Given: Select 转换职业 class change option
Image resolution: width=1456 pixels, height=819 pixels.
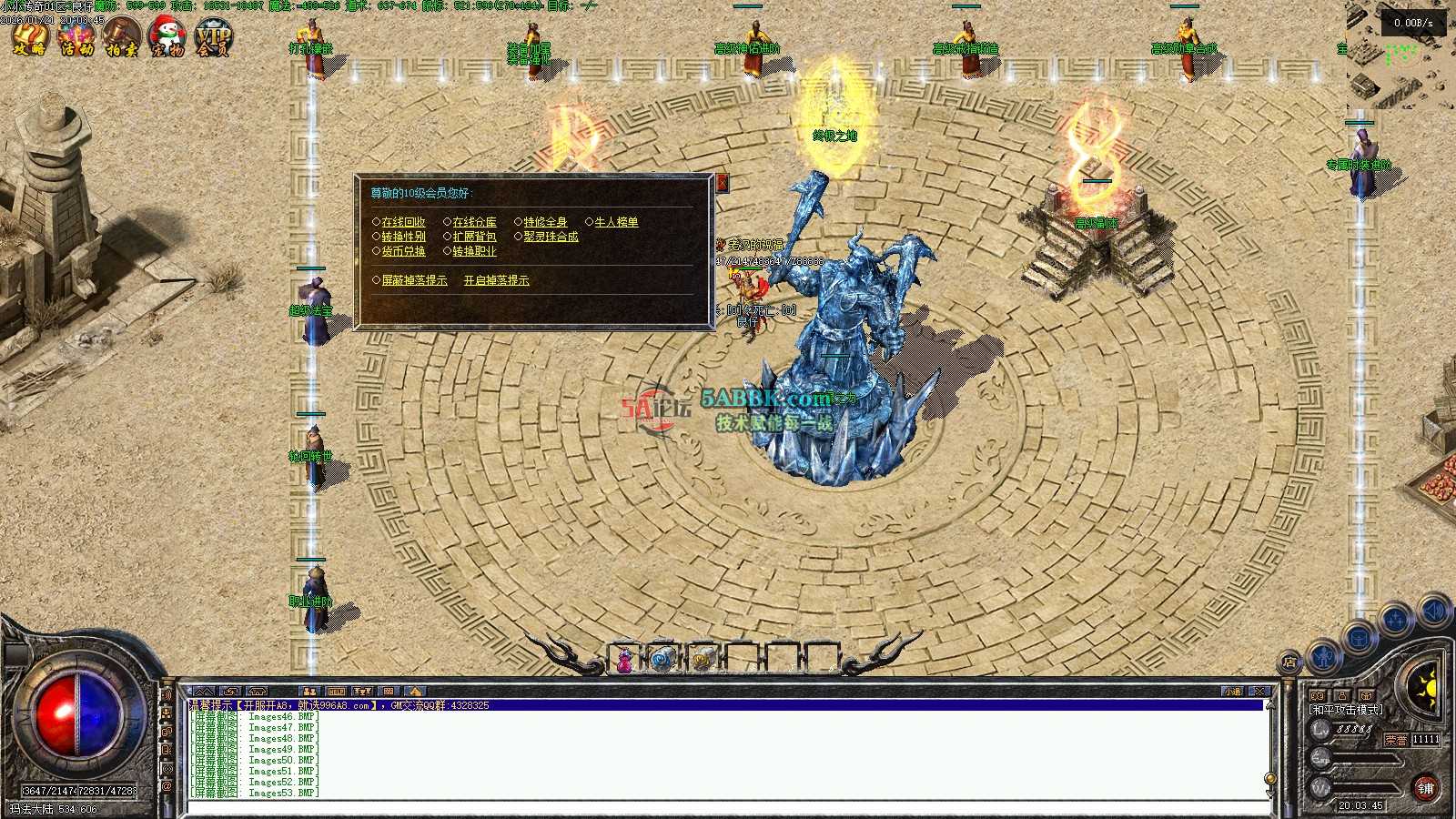Looking at the screenshot, I should [474, 251].
